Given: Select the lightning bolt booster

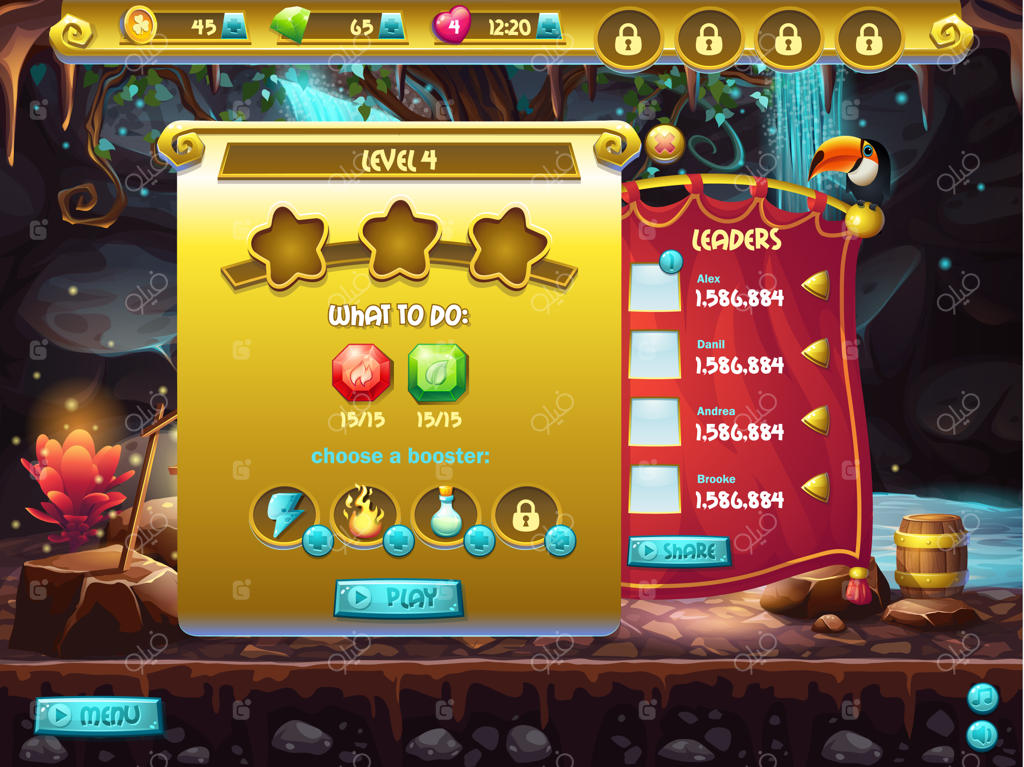Looking at the screenshot, I should tap(282, 515).
